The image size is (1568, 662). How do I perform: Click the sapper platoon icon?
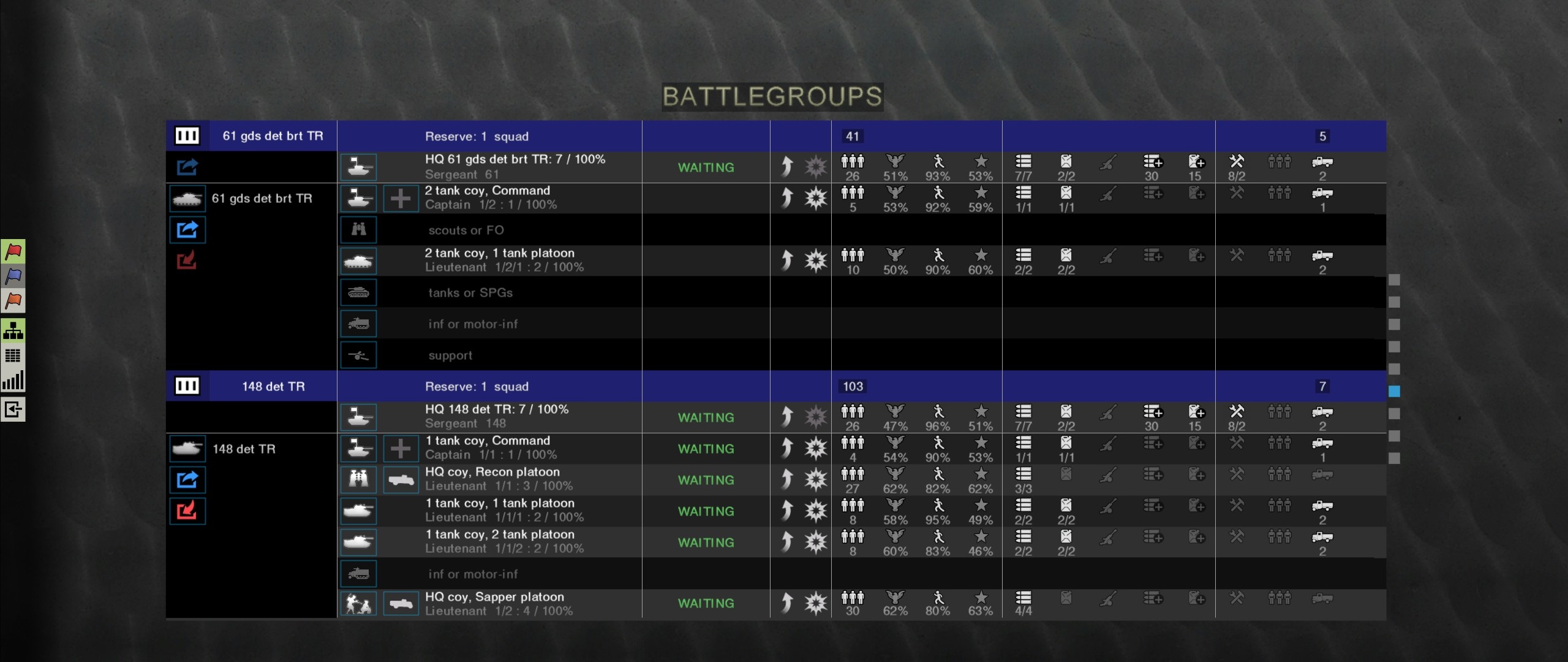360,603
